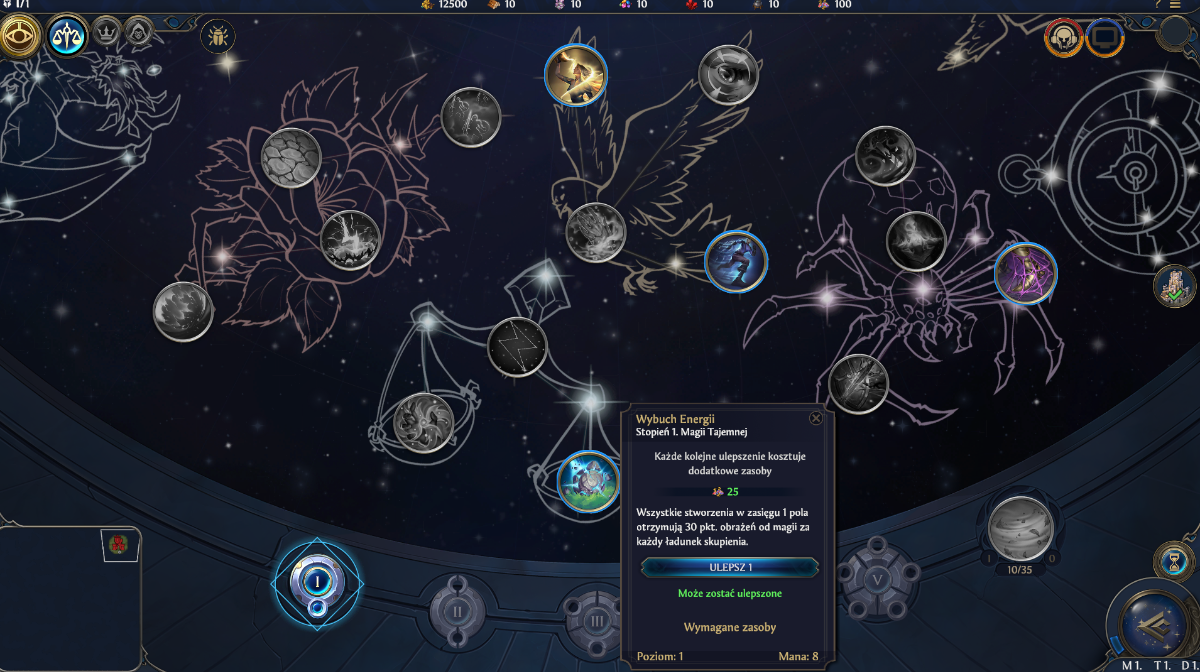Screen dimensions: 1200x672
Task: Select the blue scales and sword tab
Action: (x=68, y=38)
